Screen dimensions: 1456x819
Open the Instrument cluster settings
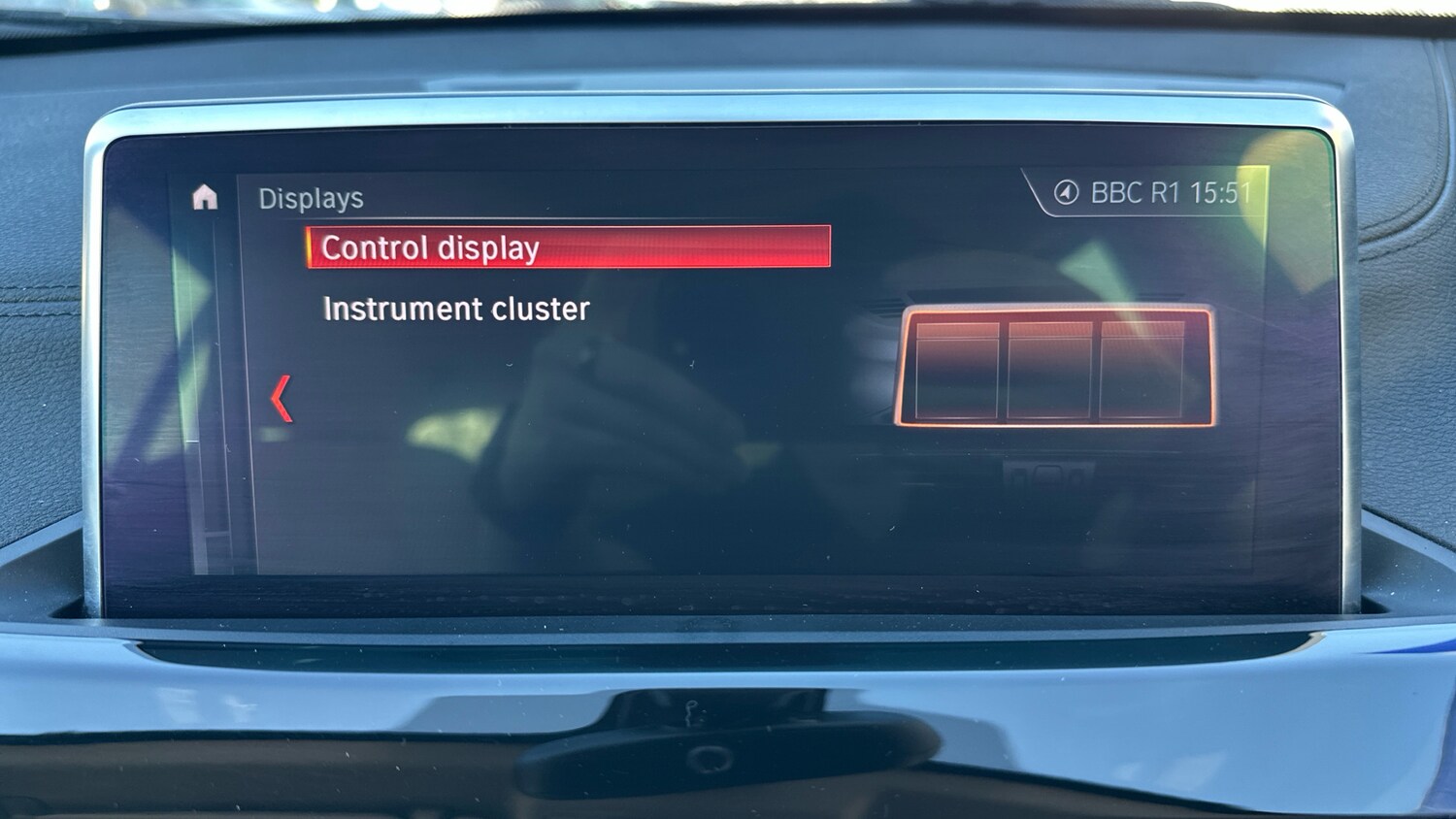coord(456,310)
